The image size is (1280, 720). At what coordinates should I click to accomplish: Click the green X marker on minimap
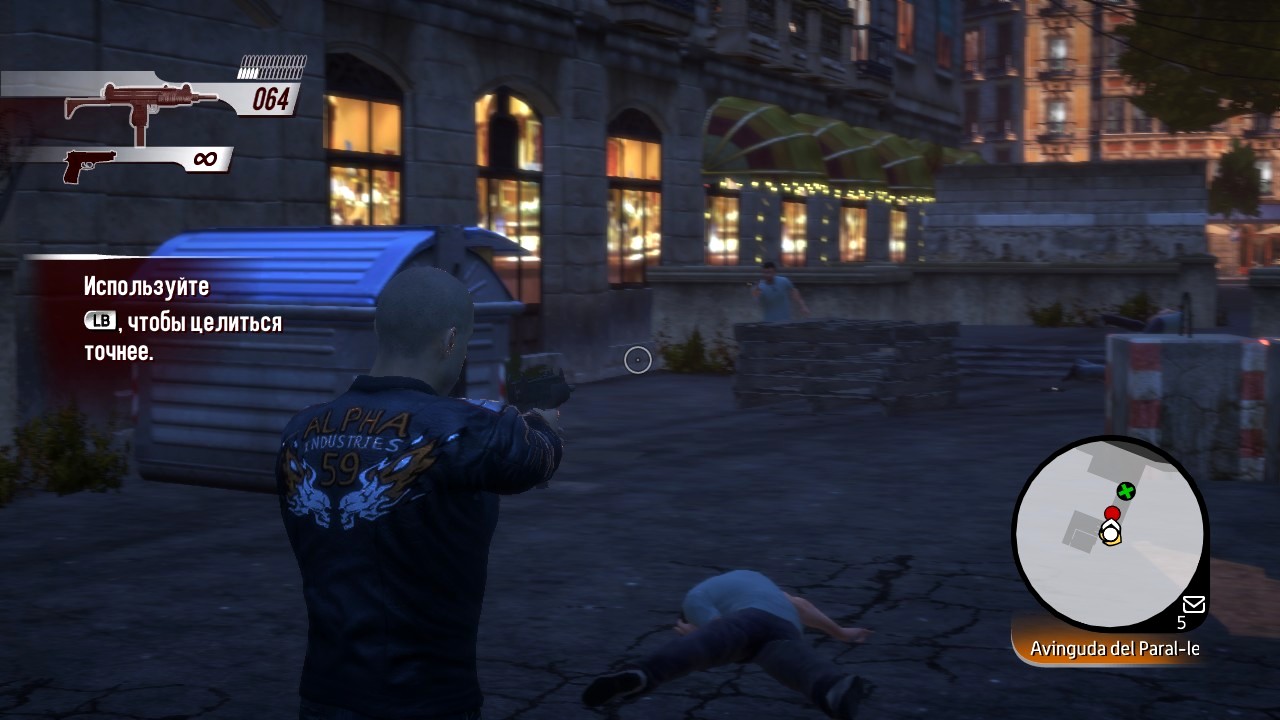click(1126, 491)
